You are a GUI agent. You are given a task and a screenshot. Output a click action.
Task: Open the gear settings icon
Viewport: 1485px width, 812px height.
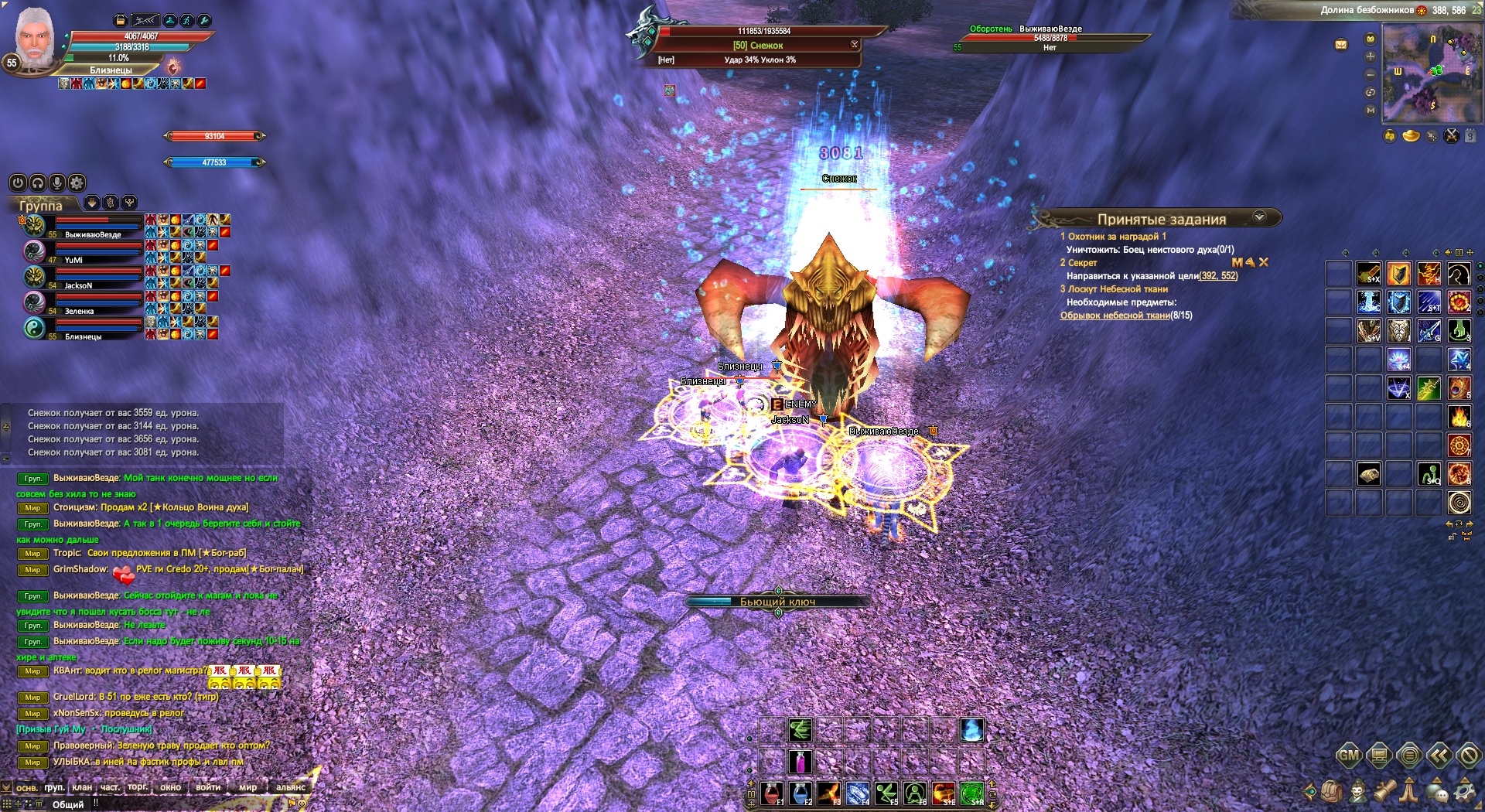(x=1465, y=791)
